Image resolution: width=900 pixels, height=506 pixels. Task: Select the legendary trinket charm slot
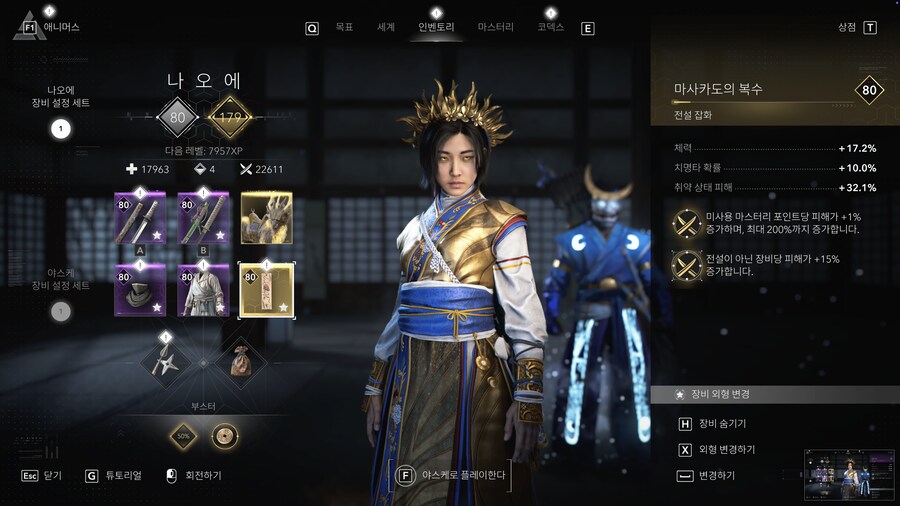[x=266, y=291]
